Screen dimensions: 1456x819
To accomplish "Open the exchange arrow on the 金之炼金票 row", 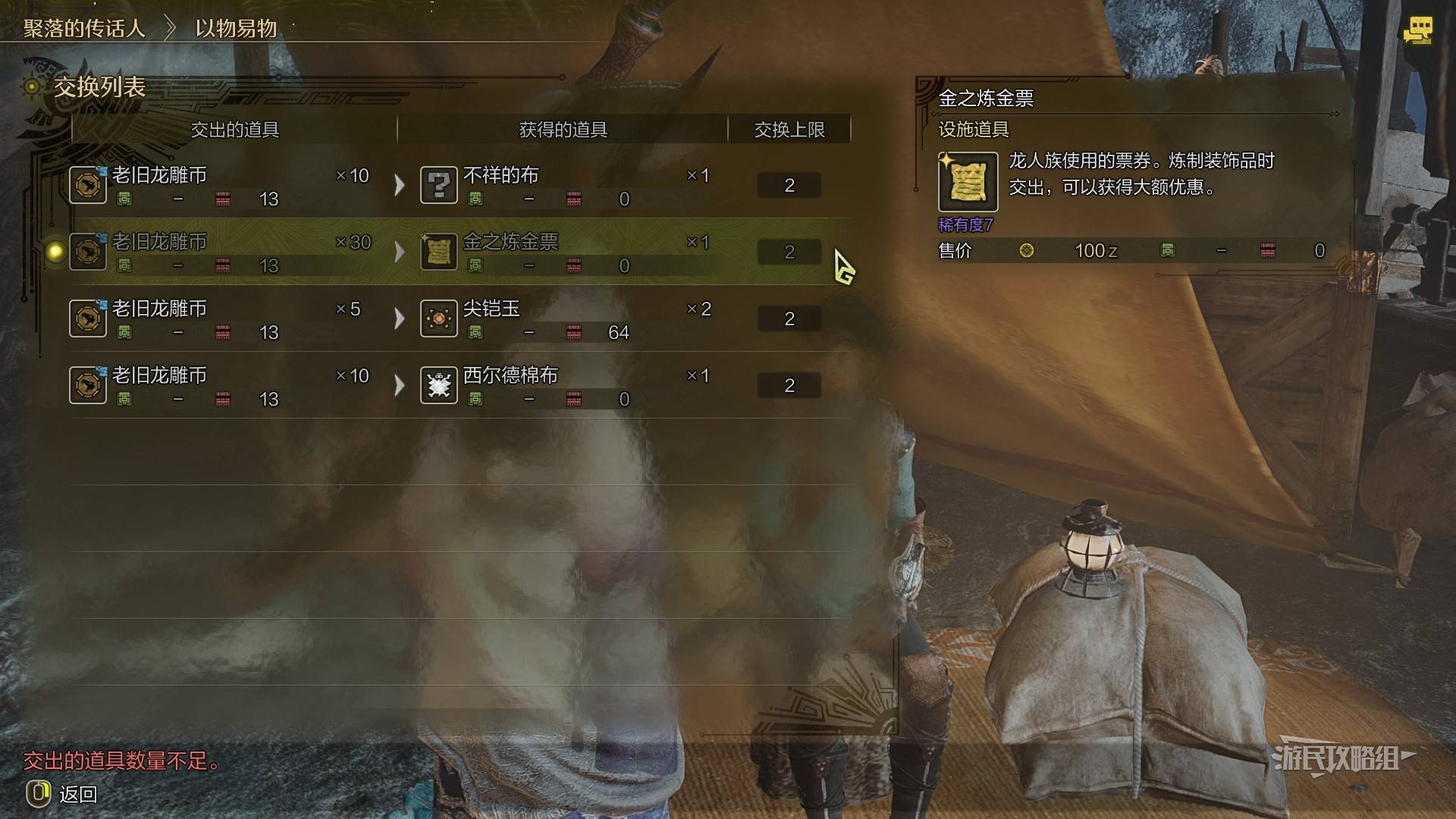I will [x=400, y=251].
